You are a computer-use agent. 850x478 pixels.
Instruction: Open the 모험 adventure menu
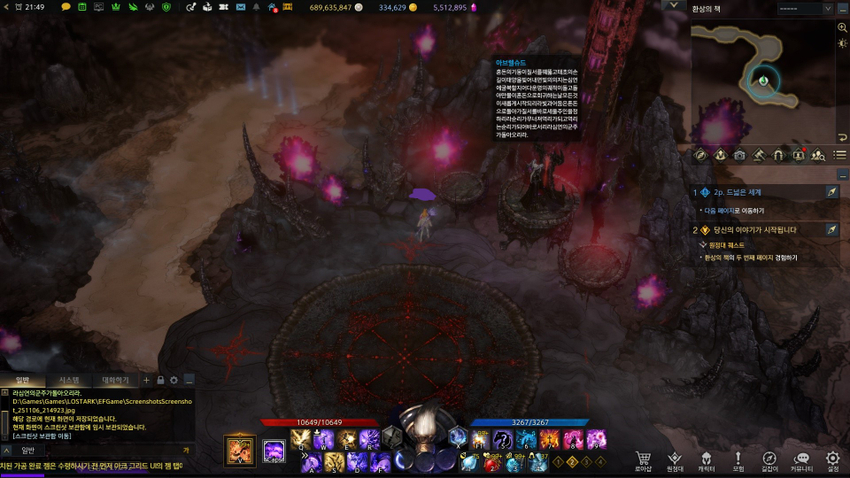coord(738,460)
